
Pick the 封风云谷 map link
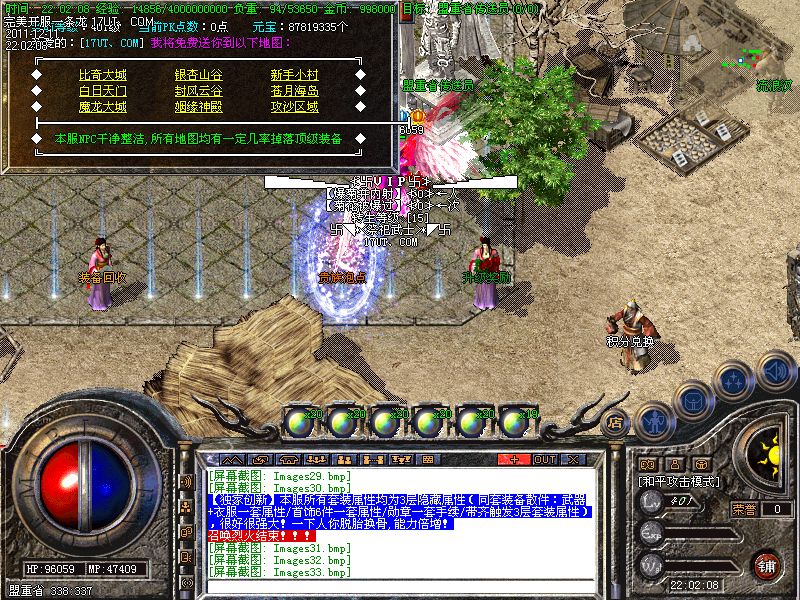tap(199, 91)
